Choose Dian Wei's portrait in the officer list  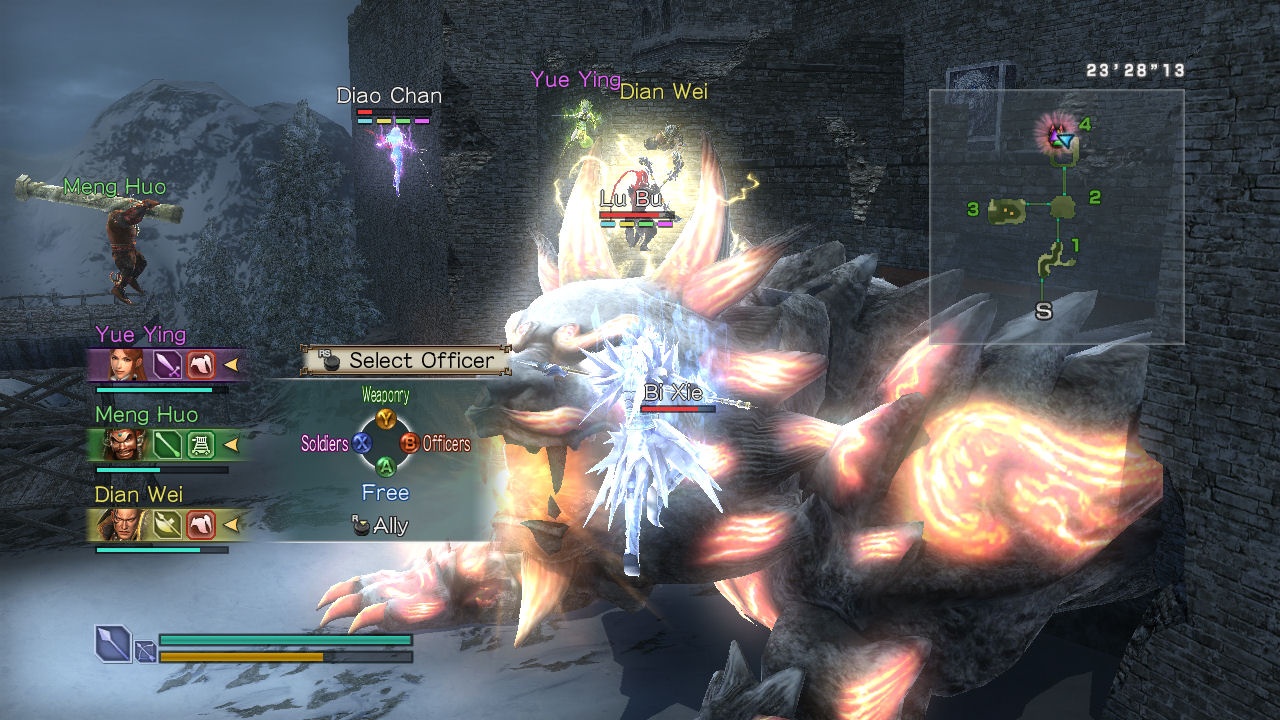click(127, 524)
